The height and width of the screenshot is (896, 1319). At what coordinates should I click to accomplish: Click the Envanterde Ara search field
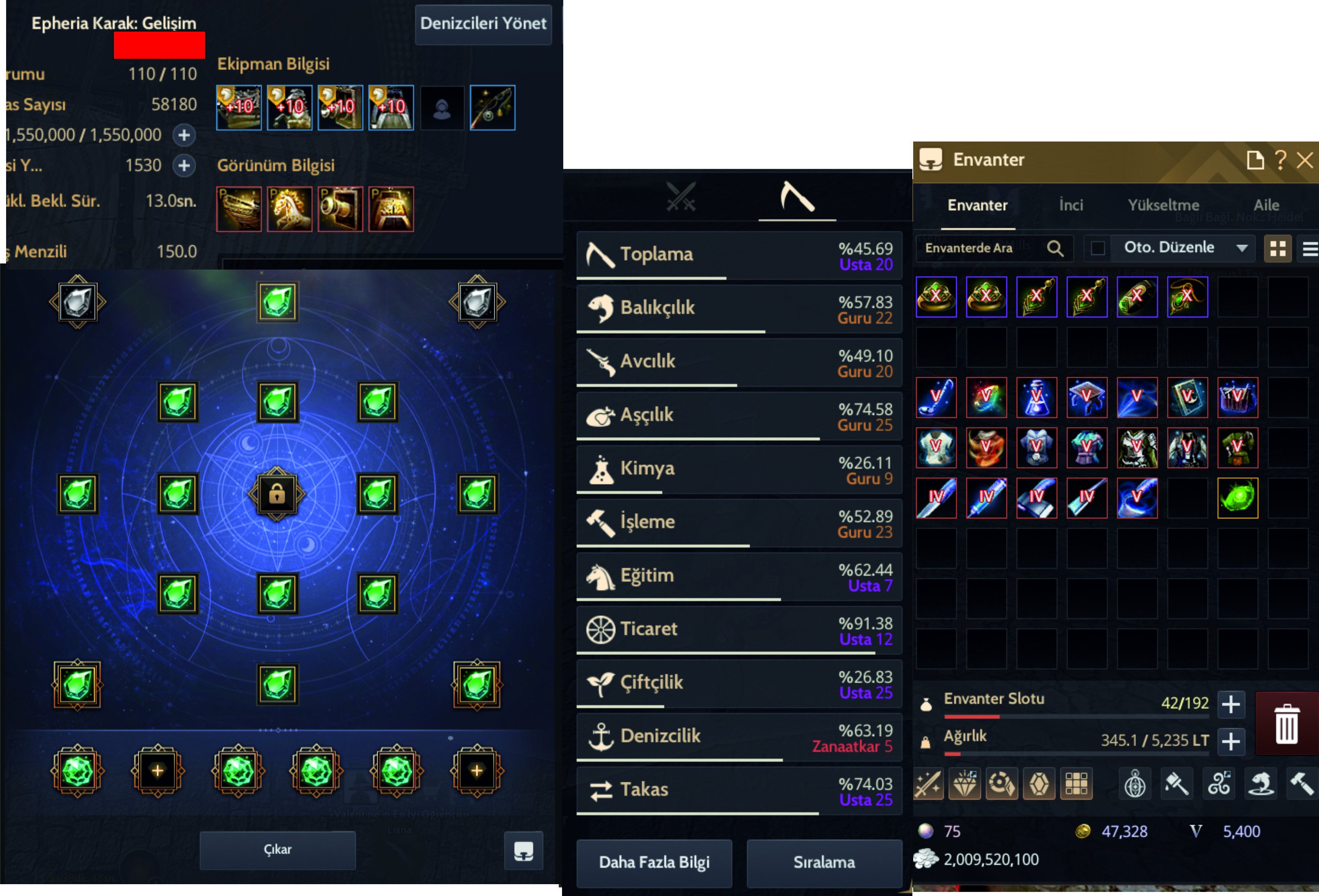pyautogui.click(x=987, y=248)
